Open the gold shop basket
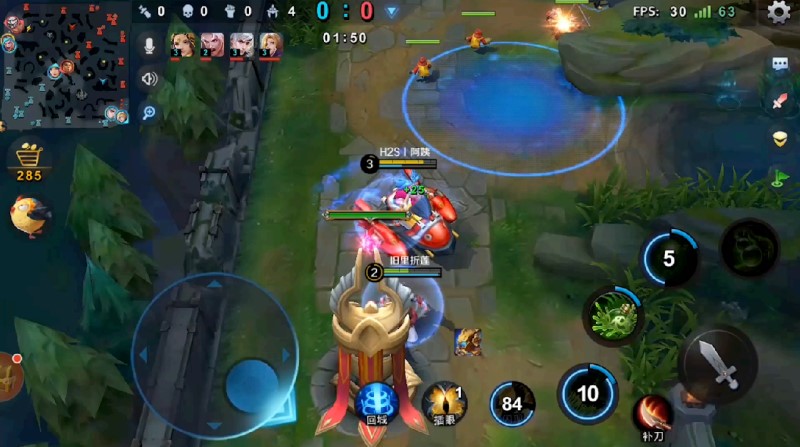 [28, 160]
